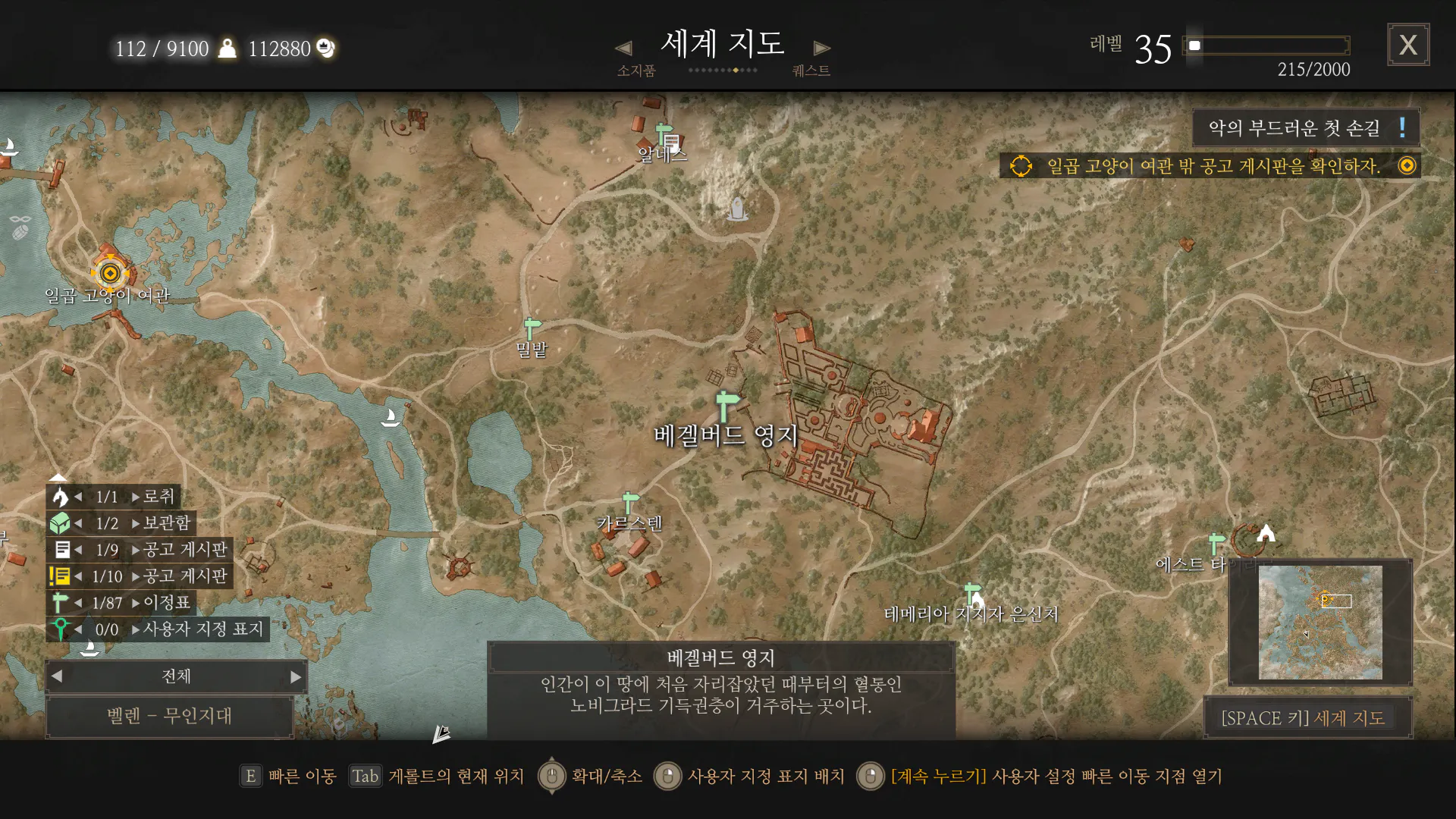Choose the 로취 legend filter entry

pos(158,497)
